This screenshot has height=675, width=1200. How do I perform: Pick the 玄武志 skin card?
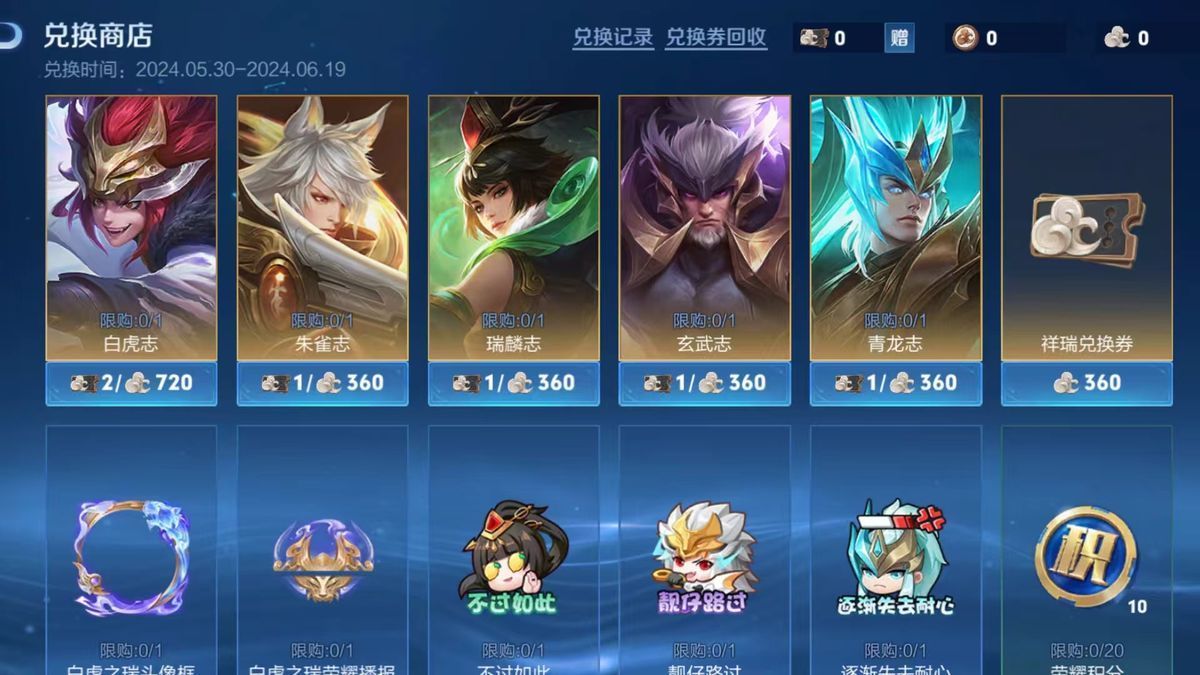click(704, 228)
